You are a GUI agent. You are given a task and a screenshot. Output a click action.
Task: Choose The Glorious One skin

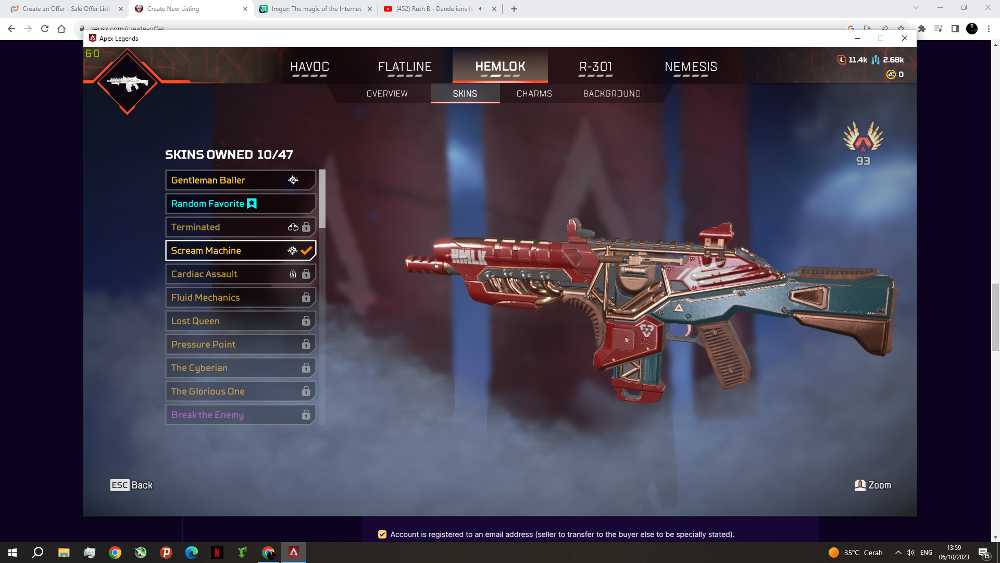tap(240, 392)
